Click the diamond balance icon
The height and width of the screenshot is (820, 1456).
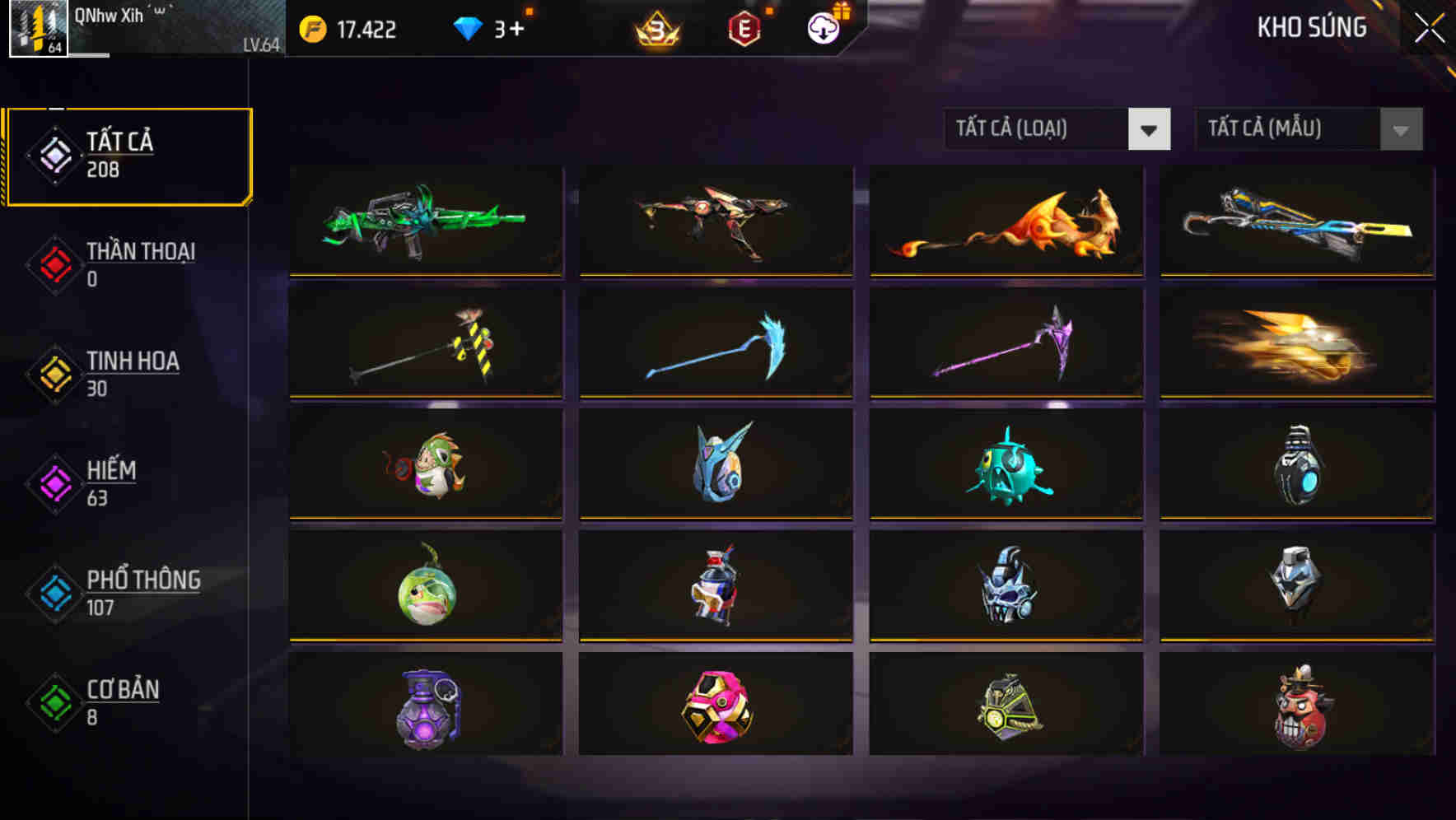[466, 27]
